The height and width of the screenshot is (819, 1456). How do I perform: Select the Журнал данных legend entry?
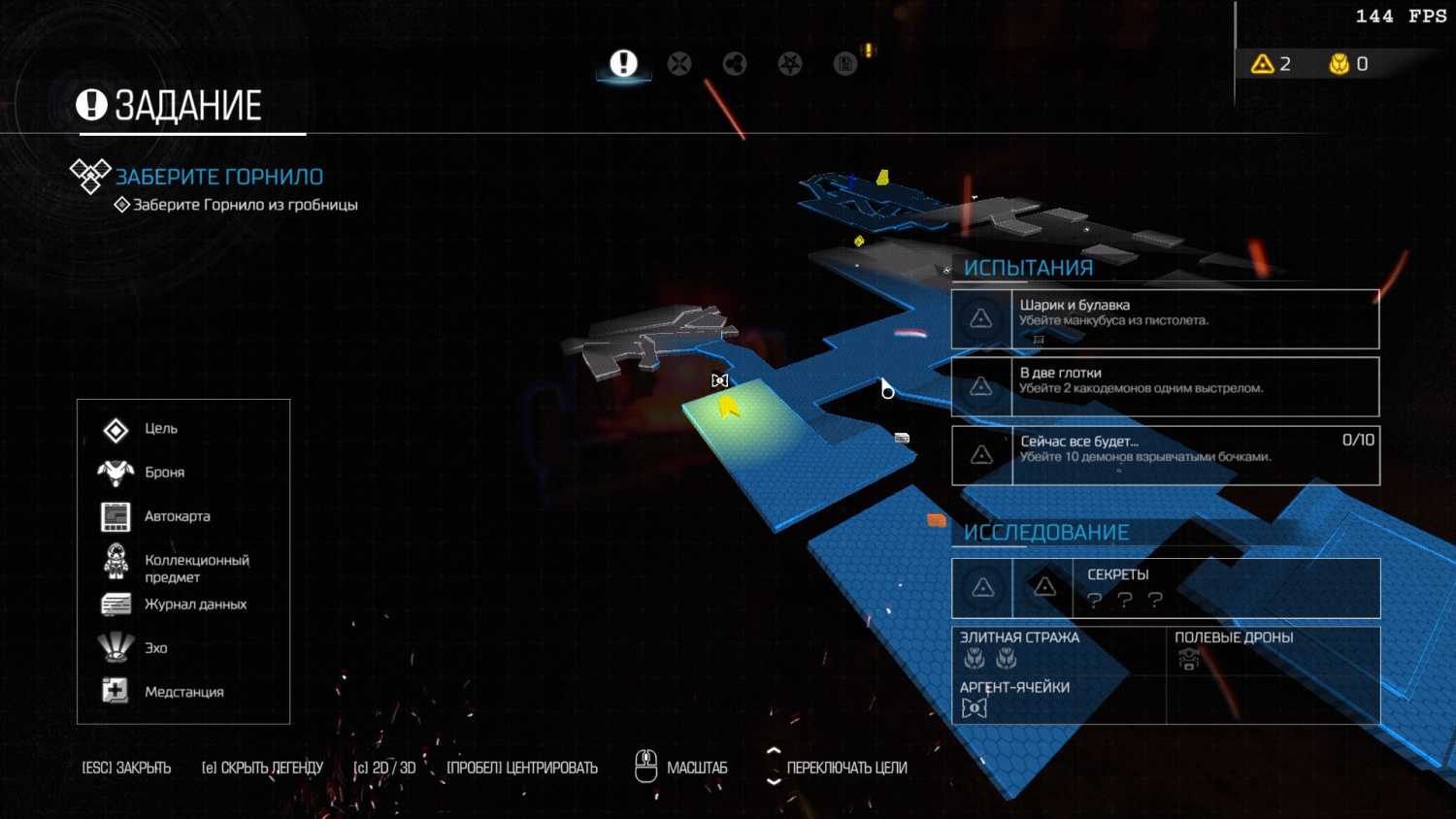point(194,605)
